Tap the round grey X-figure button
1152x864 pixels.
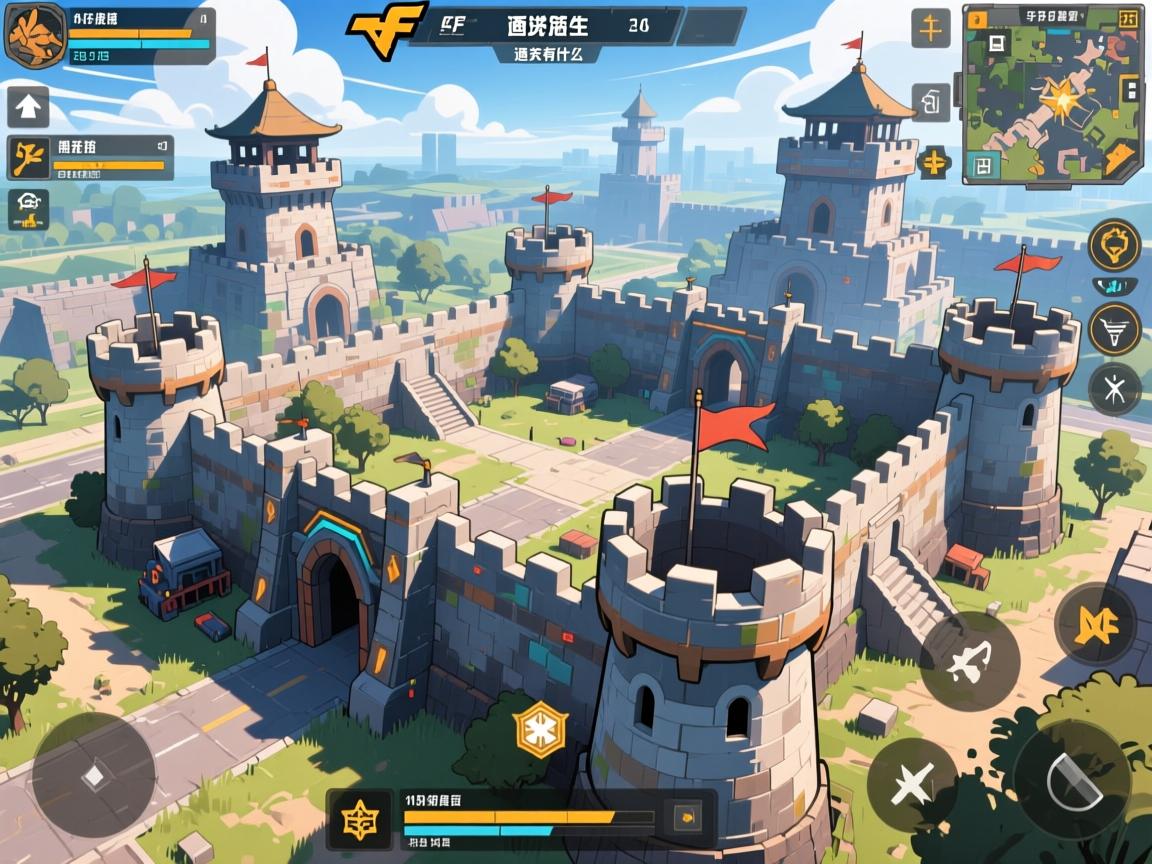[1114, 390]
